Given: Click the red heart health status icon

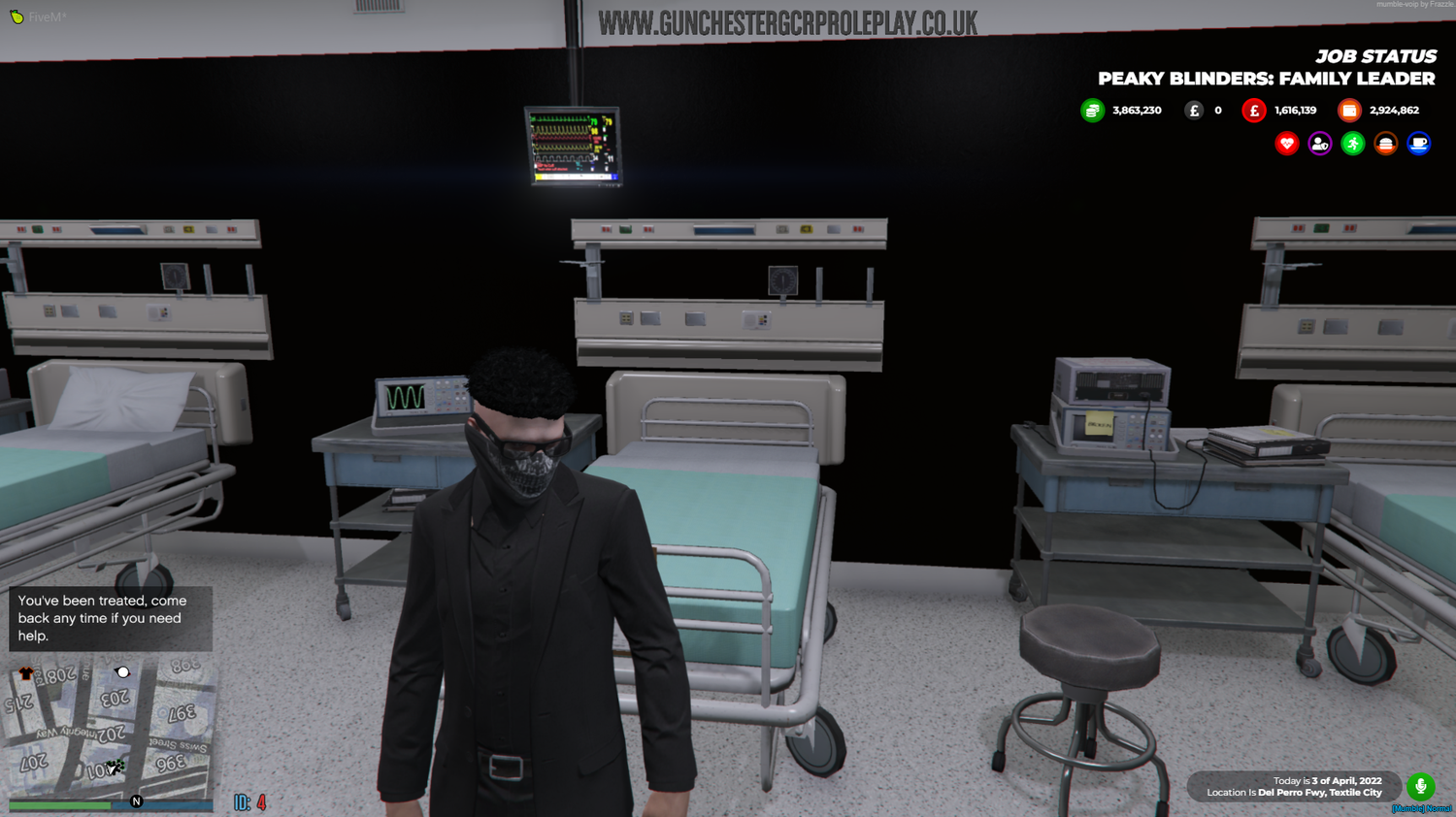Looking at the screenshot, I should tap(1287, 143).
